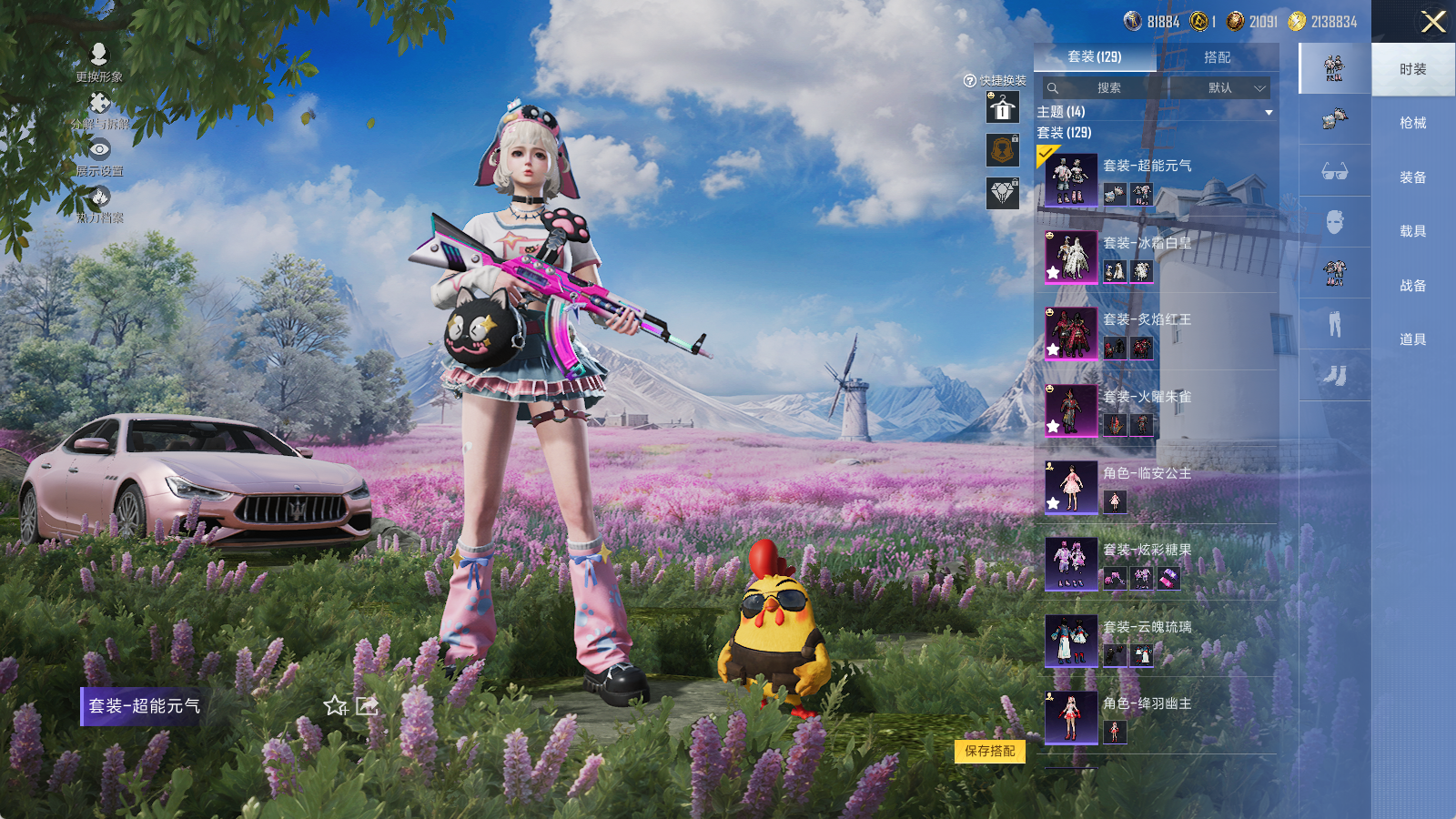Open 展示设置 display settings

[99, 157]
